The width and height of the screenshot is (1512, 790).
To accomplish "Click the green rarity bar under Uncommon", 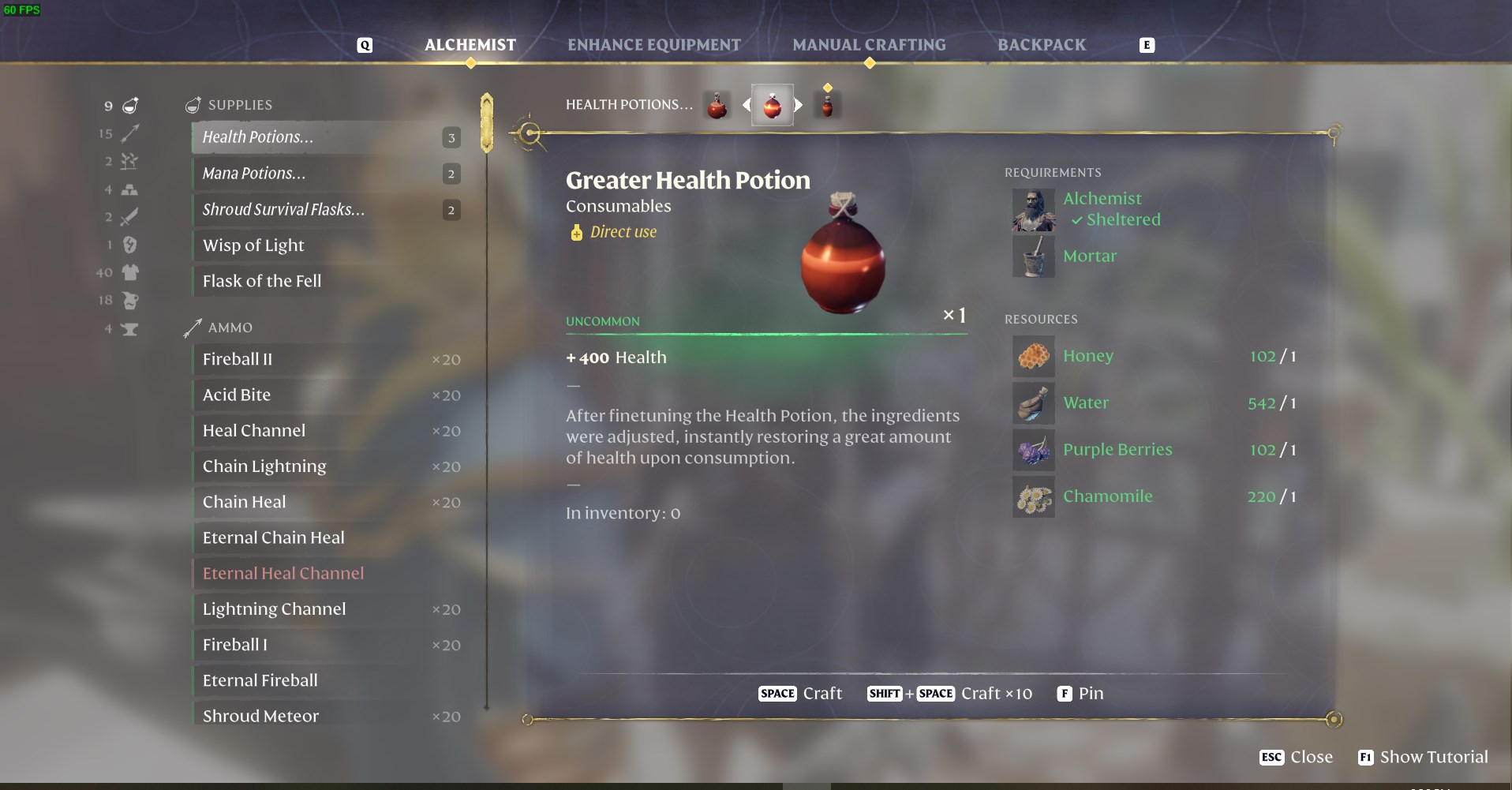I will pos(765,335).
